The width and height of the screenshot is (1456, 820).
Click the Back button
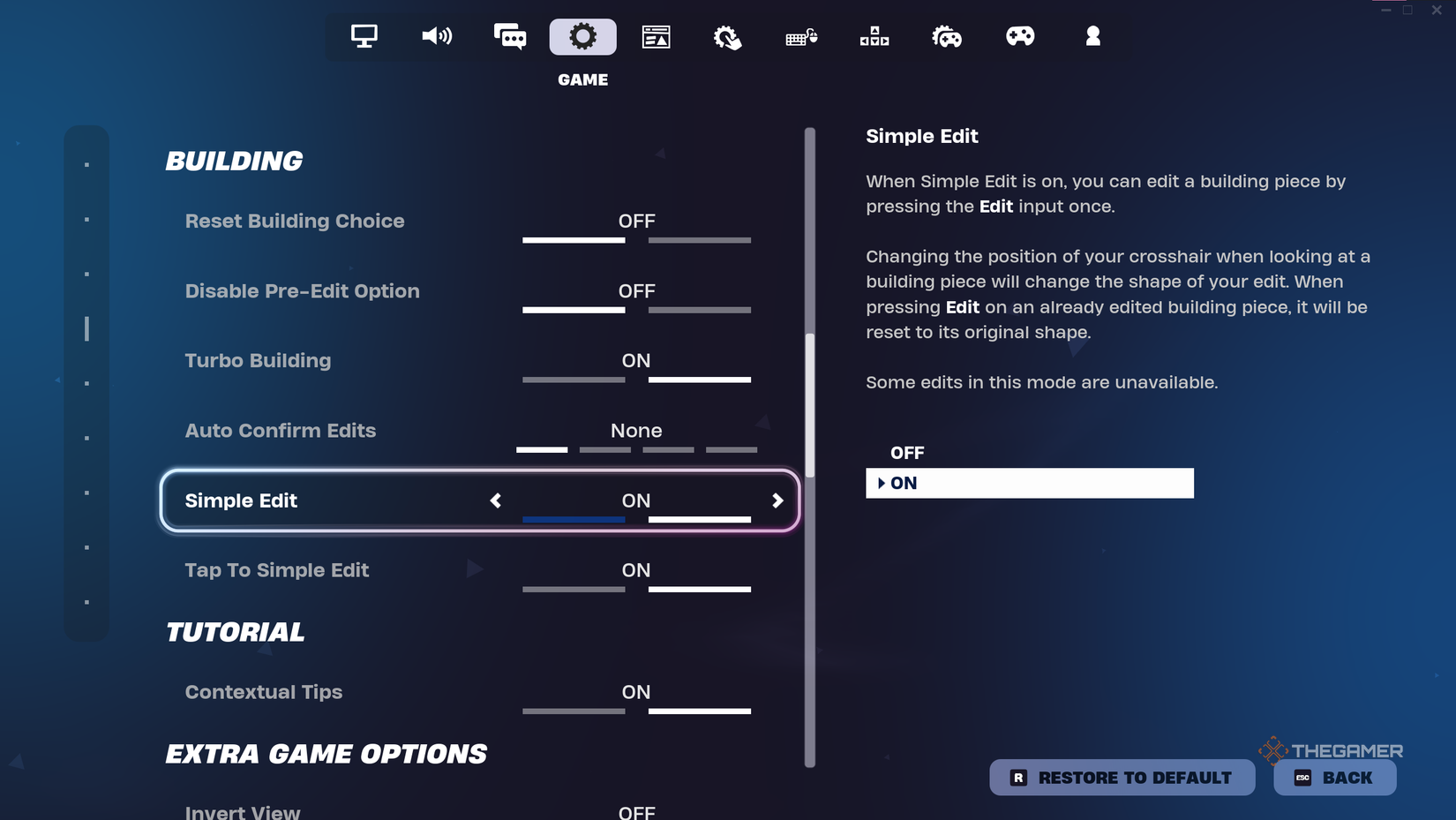coord(1334,778)
